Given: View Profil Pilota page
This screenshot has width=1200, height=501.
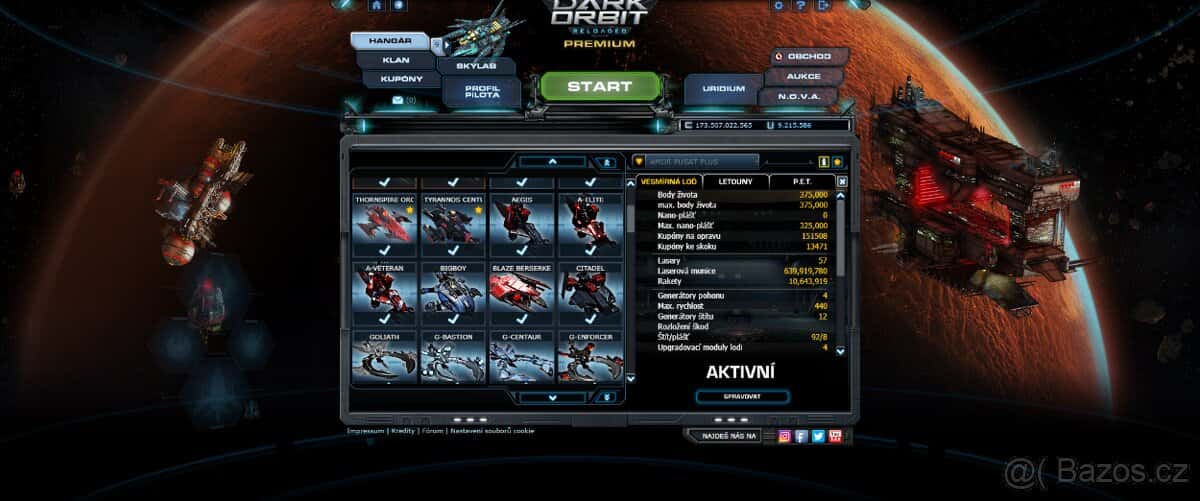Looking at the screenshot, I should 482,91.
